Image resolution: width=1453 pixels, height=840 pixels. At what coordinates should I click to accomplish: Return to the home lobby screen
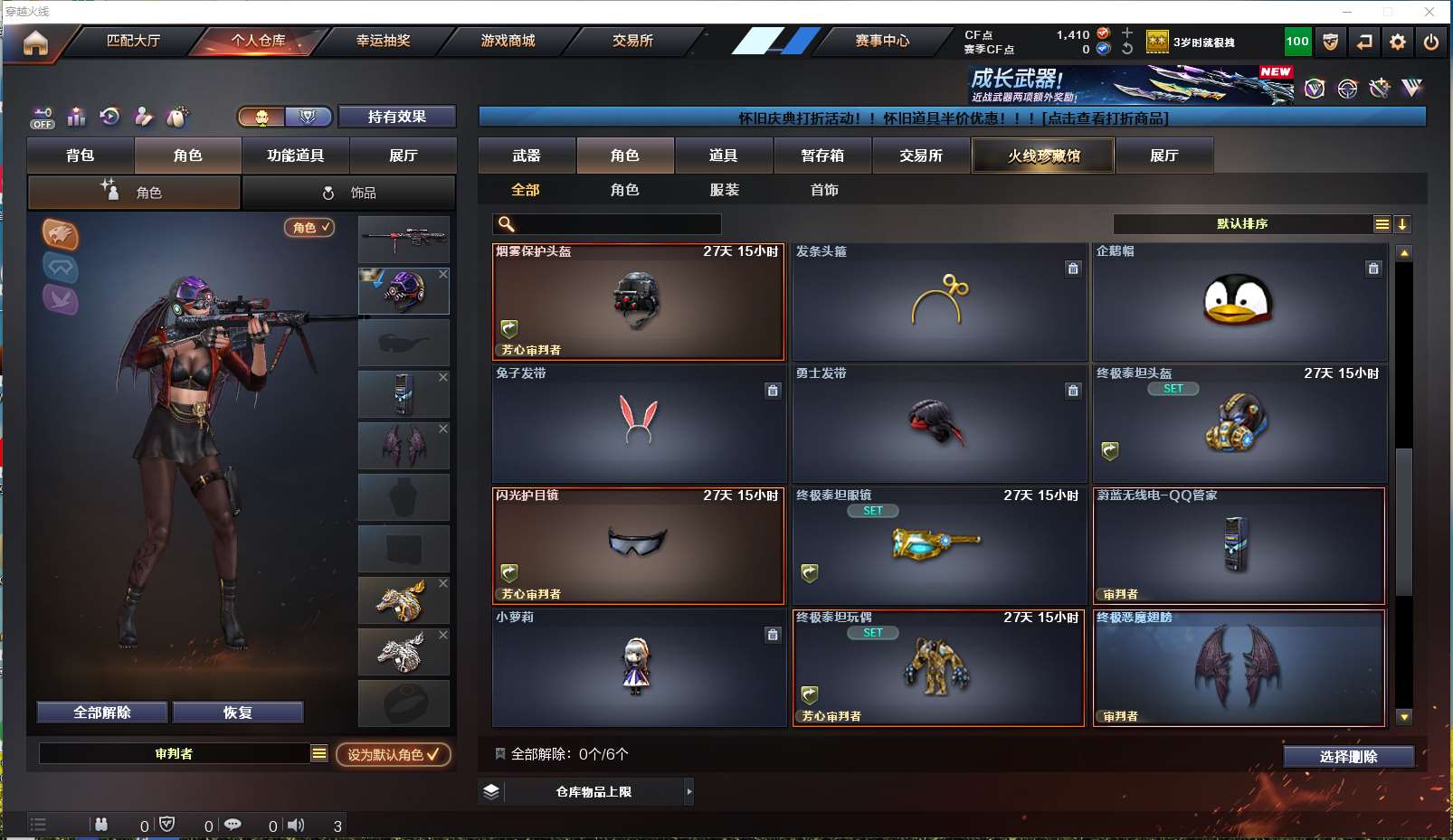35,42
